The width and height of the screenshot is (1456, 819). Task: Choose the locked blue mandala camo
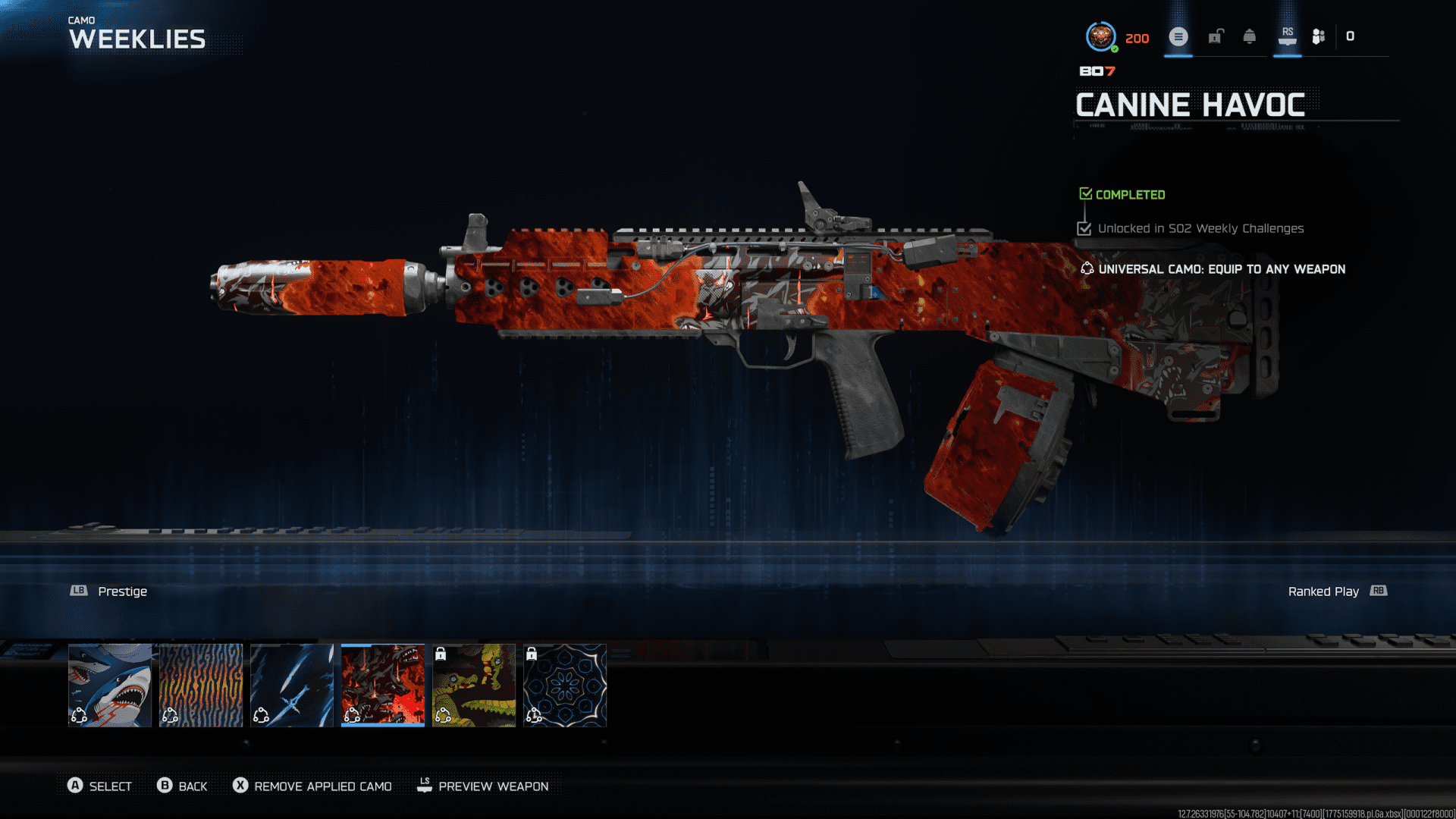point(565,685)
